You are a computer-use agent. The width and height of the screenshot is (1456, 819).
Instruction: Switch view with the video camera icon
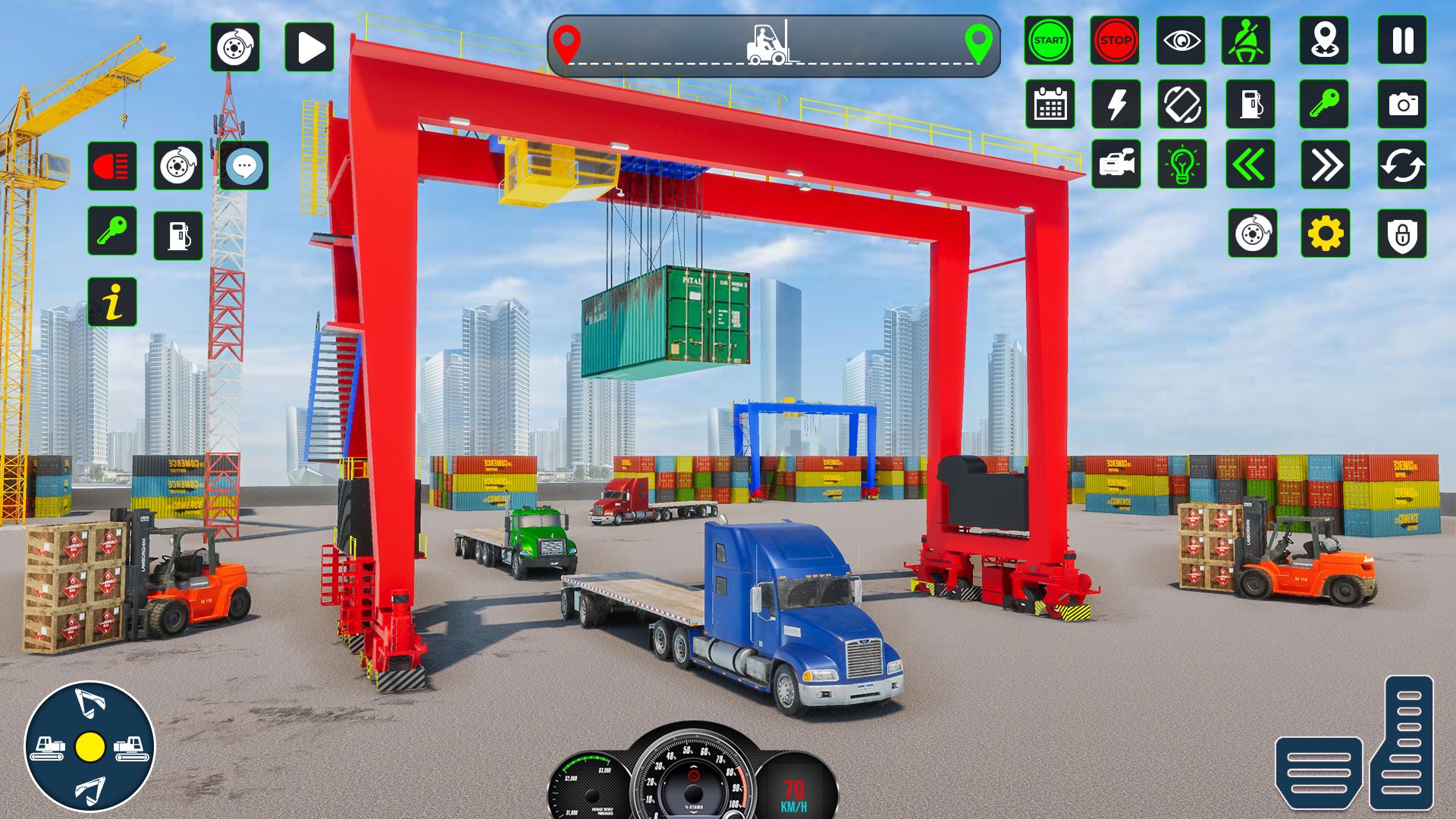pyautogui.click(x=1116, y=165)
